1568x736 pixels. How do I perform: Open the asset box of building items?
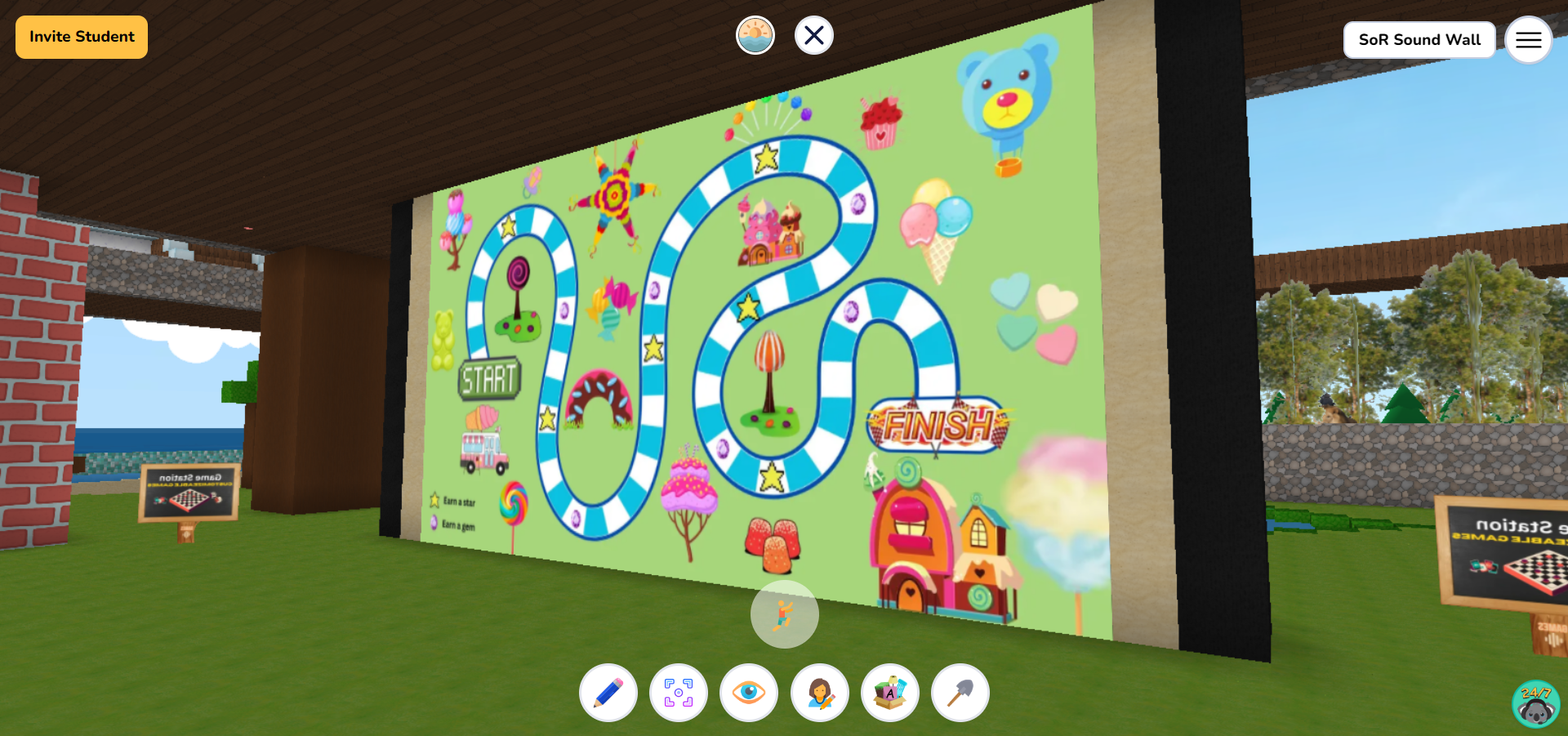(889, 693)
